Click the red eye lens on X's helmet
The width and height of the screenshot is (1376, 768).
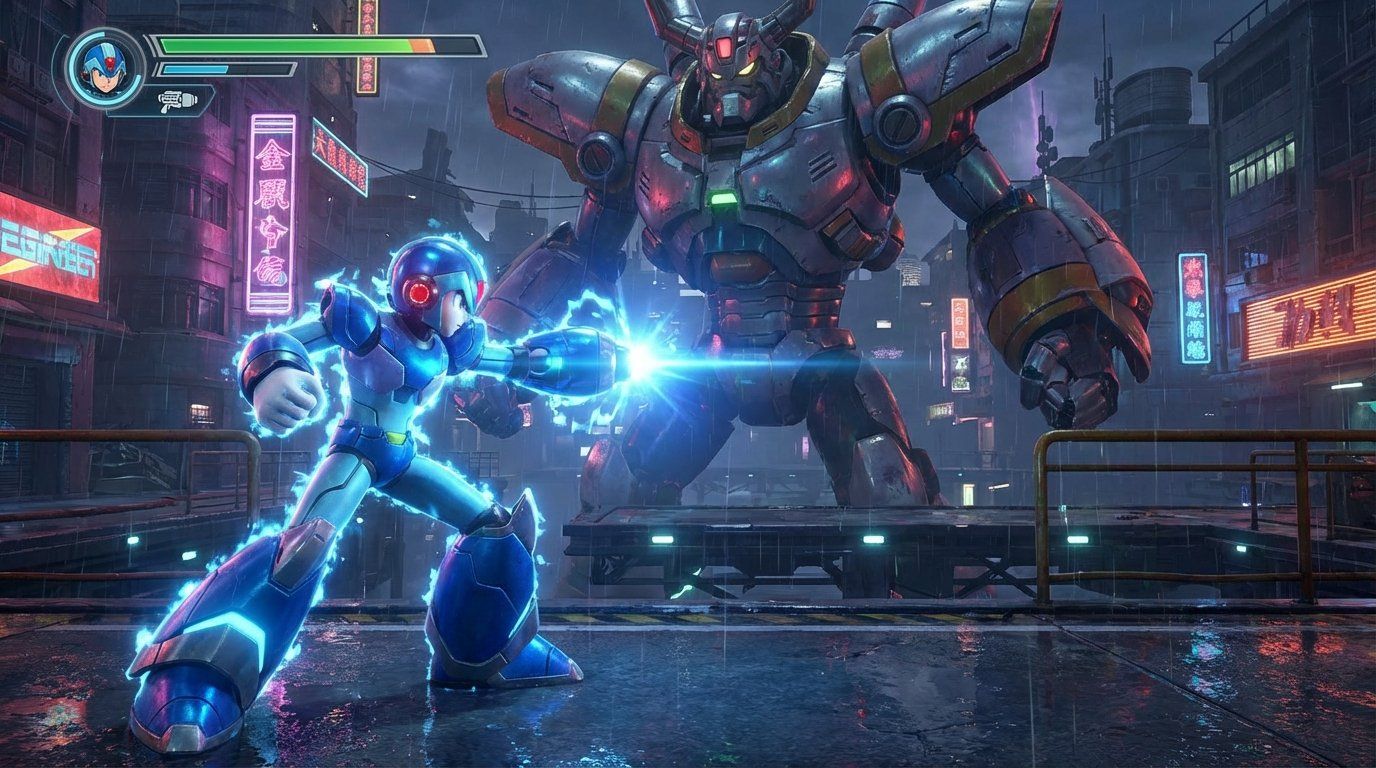[x=421, y=291]
